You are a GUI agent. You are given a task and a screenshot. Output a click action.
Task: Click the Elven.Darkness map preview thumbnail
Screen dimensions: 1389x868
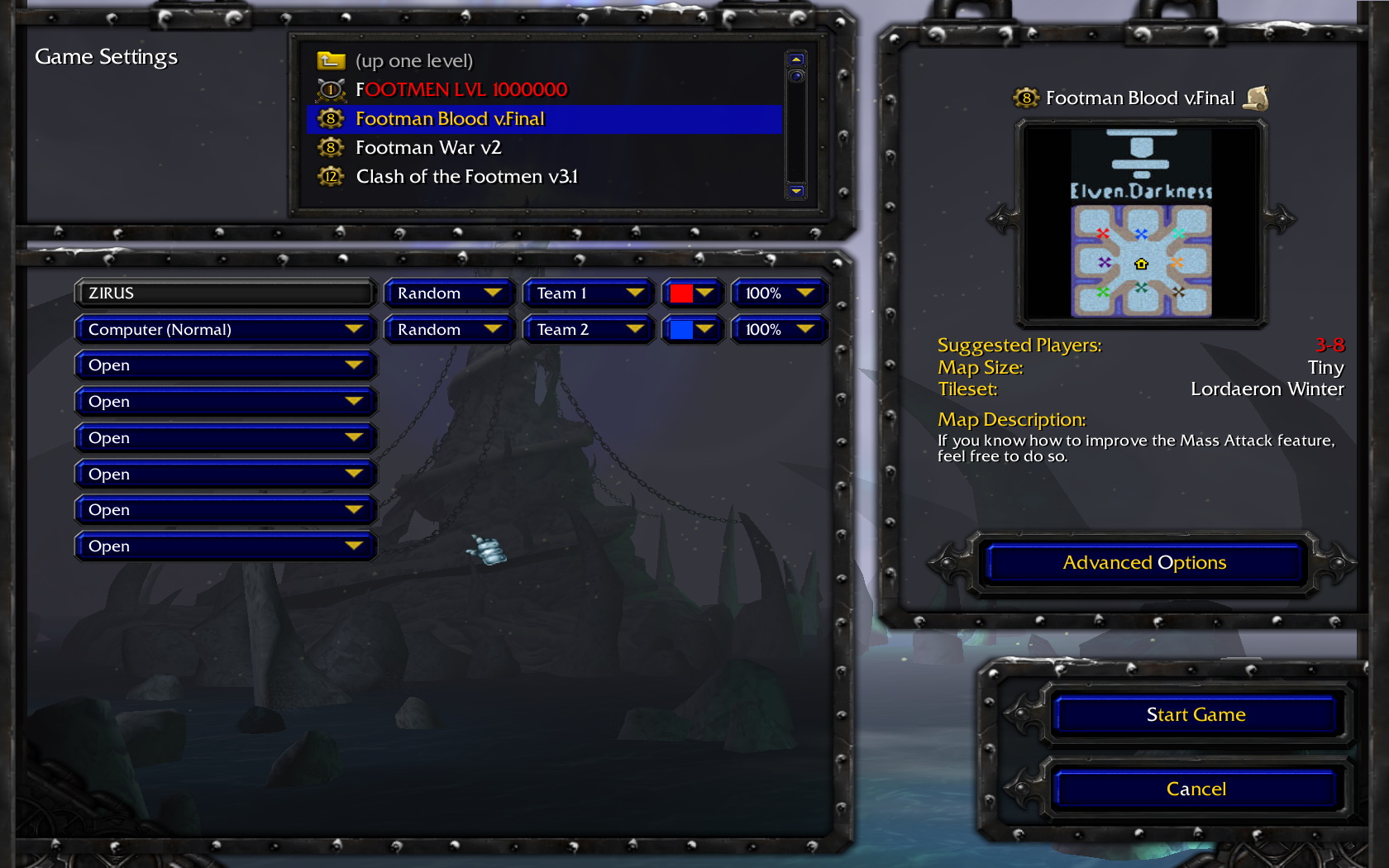tap(1141, 223)
